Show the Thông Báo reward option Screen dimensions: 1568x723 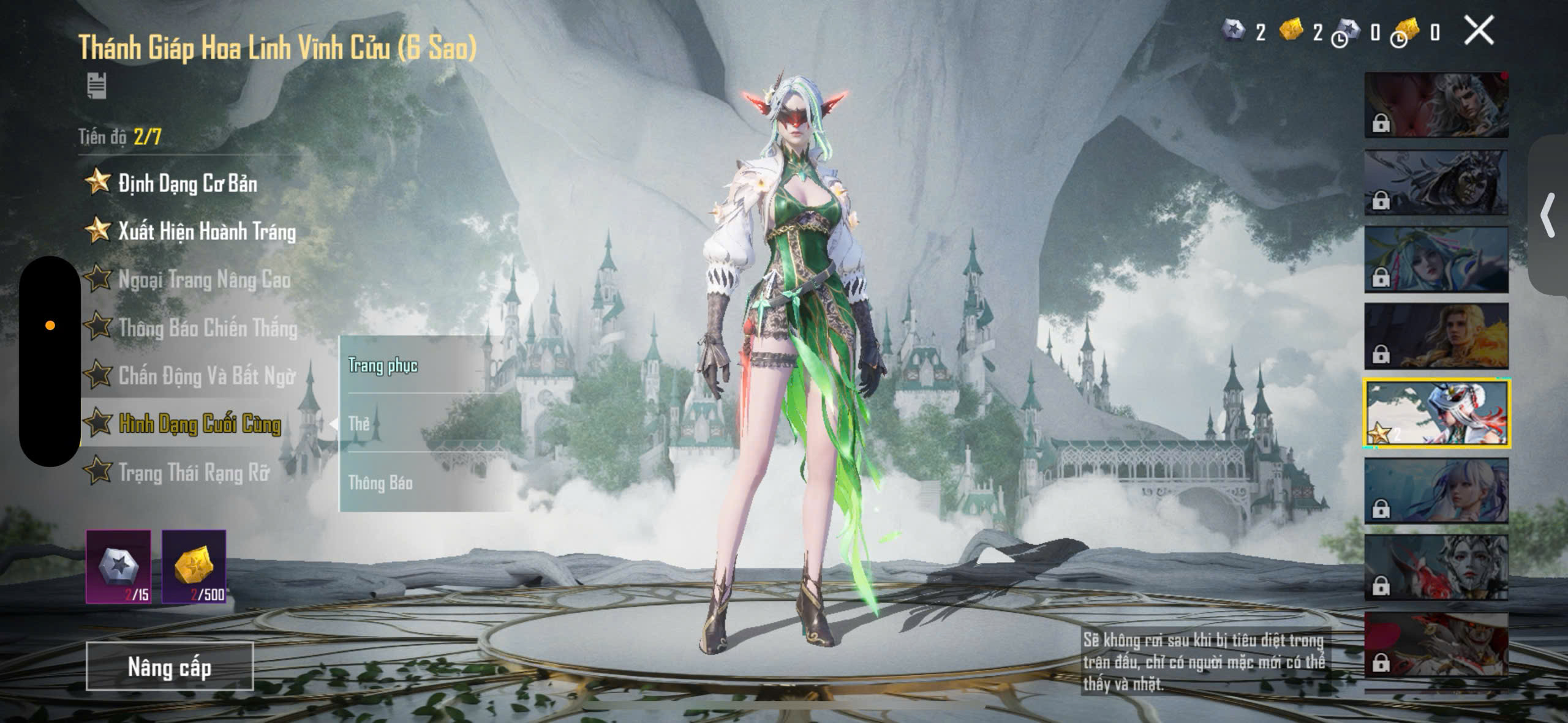pyautogui.click(x=380, y=482)
